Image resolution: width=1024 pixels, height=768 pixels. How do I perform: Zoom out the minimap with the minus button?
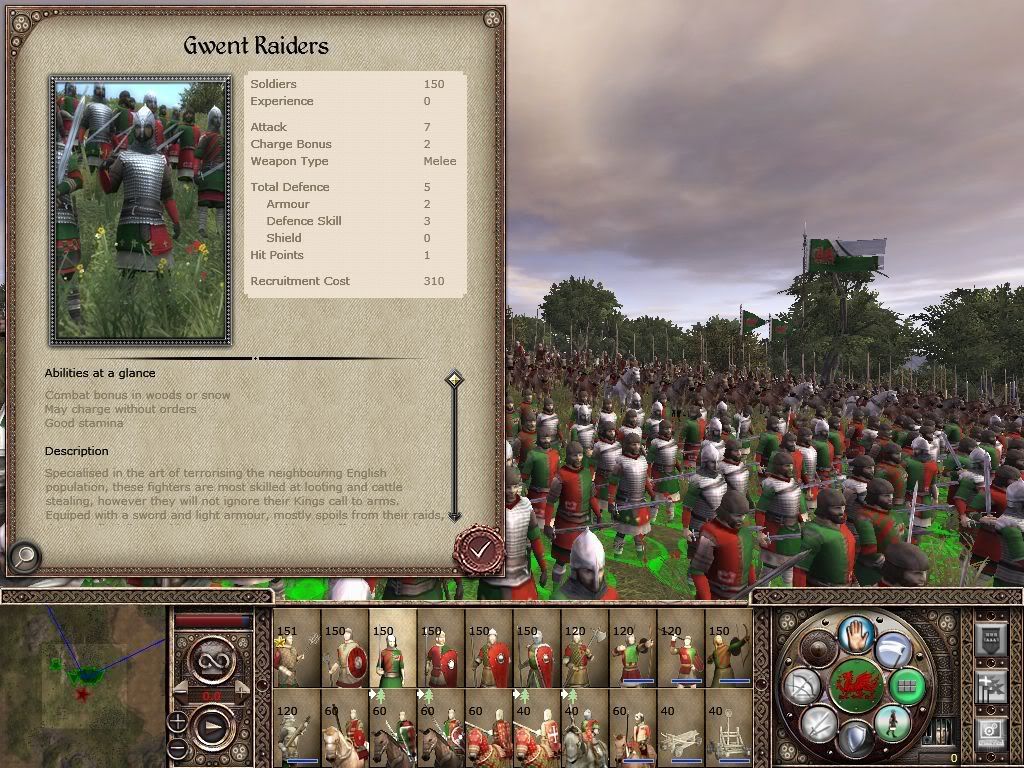tap(178, 747)
